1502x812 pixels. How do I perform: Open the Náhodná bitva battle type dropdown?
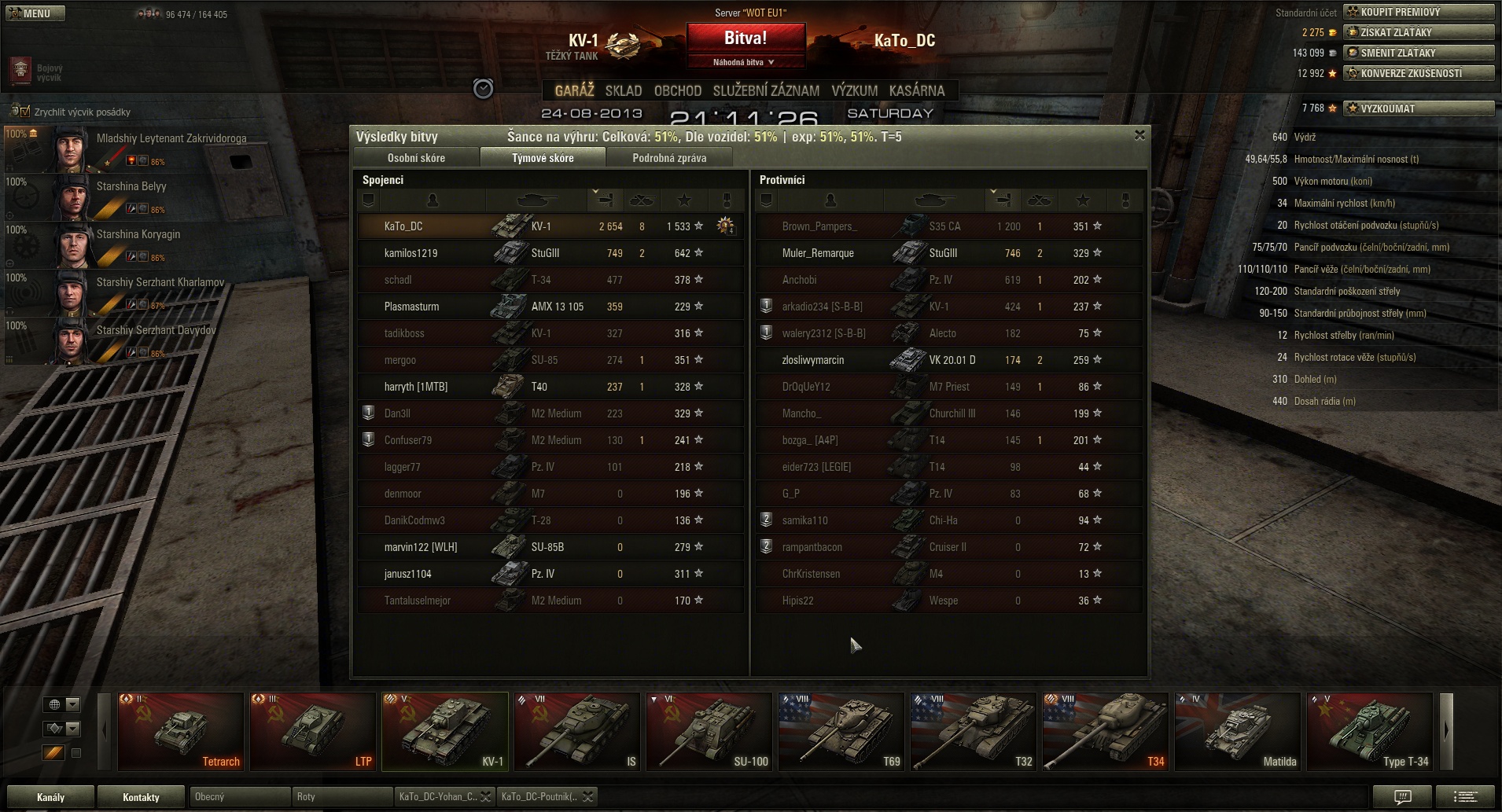[x=744, y=62]
